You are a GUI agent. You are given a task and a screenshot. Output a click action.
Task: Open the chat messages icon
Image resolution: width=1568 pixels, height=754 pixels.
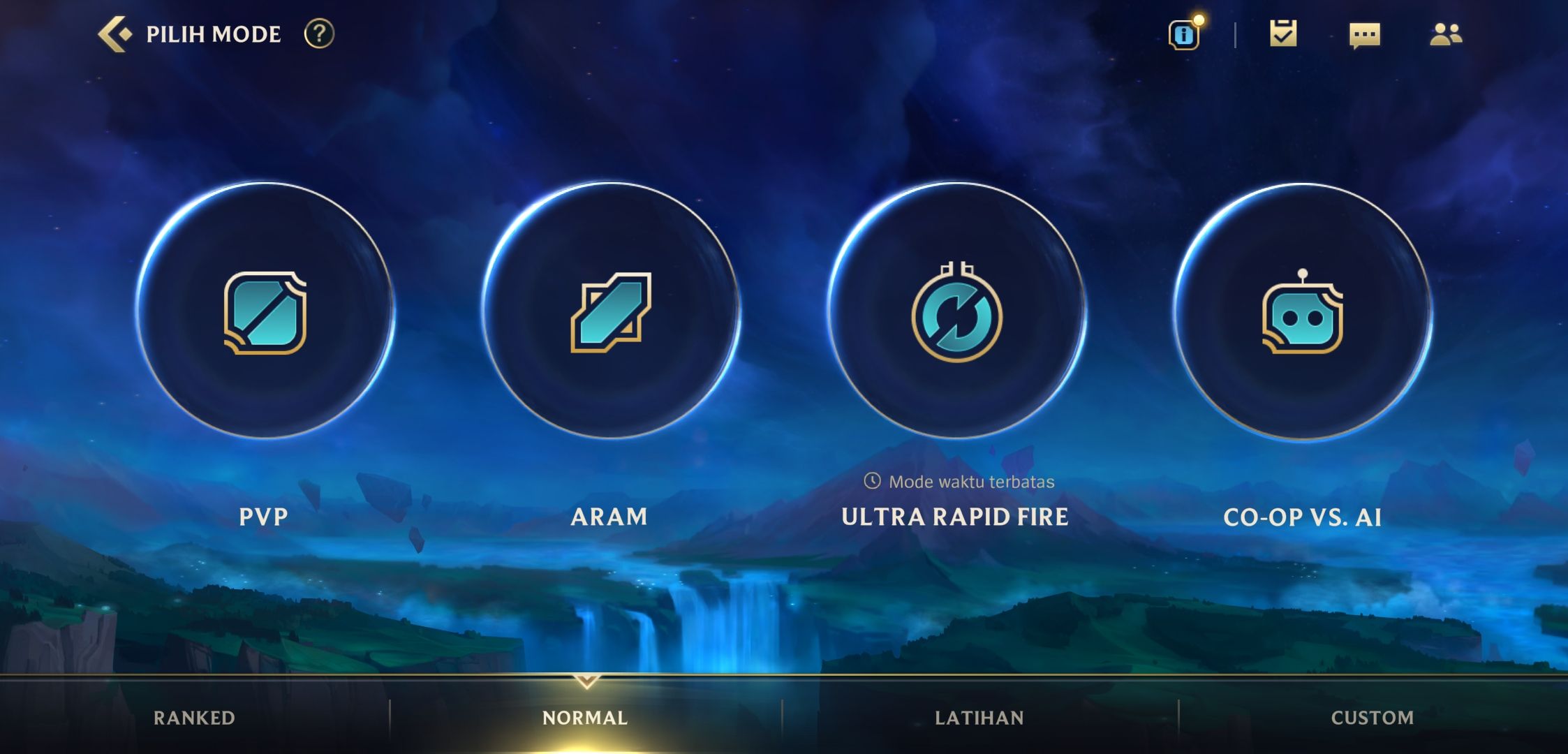tap(1365, 34)
